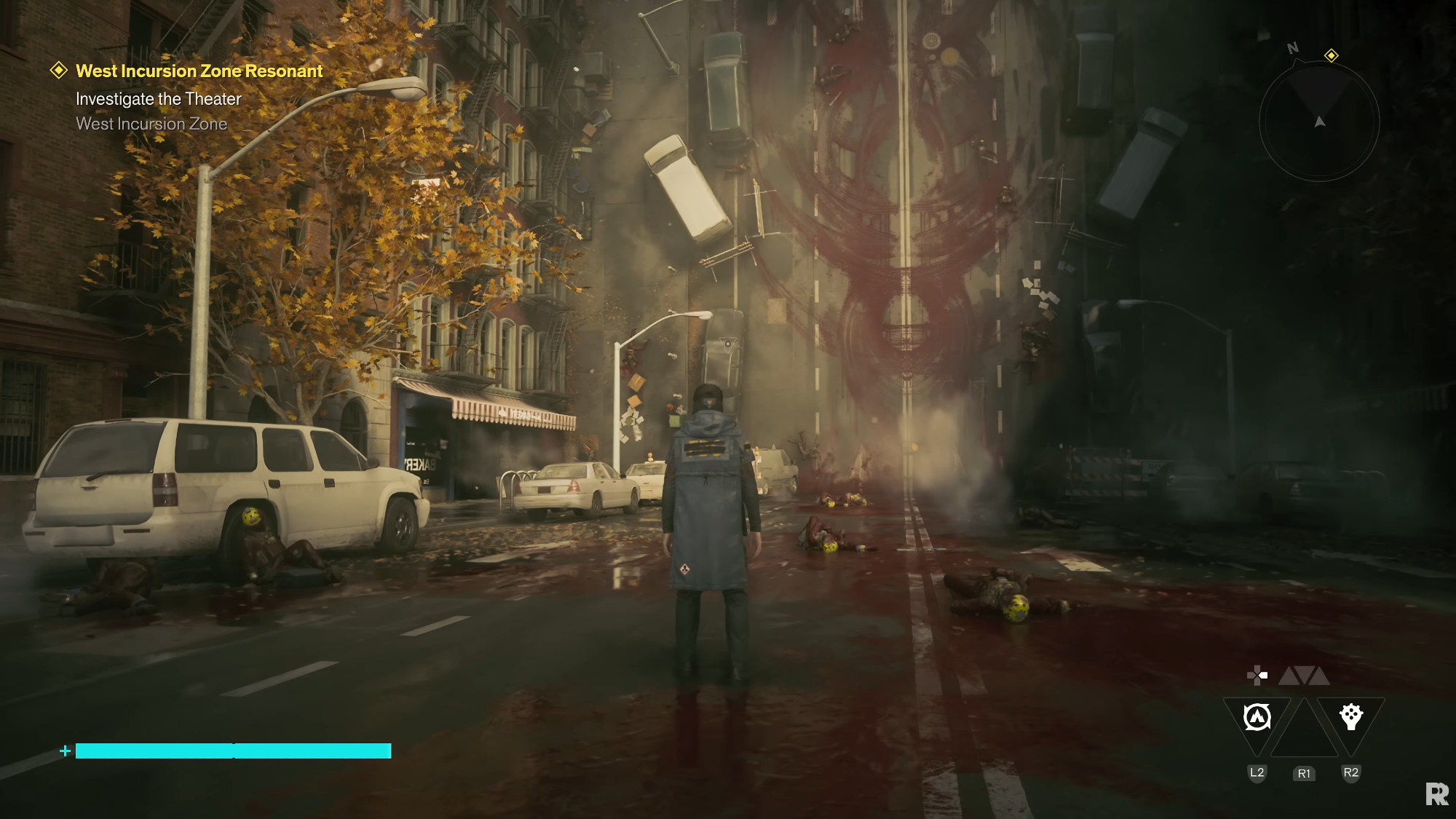This screenshot has height=819, width=1456.
Task: Activate the mountain-in-circle ability slot
Action: tap(1257, 718)
